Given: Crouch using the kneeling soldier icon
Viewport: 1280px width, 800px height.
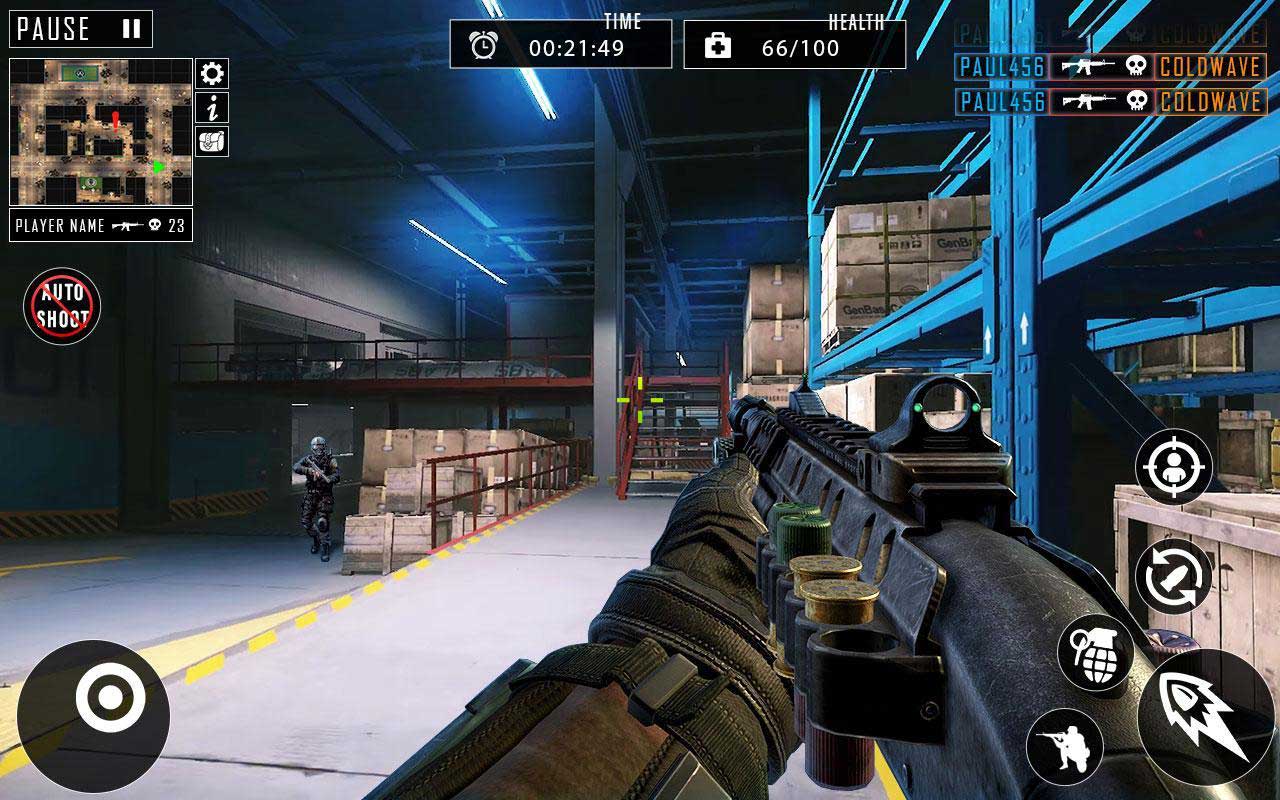Looking at the screenshot, I should tap(1064, 746).
